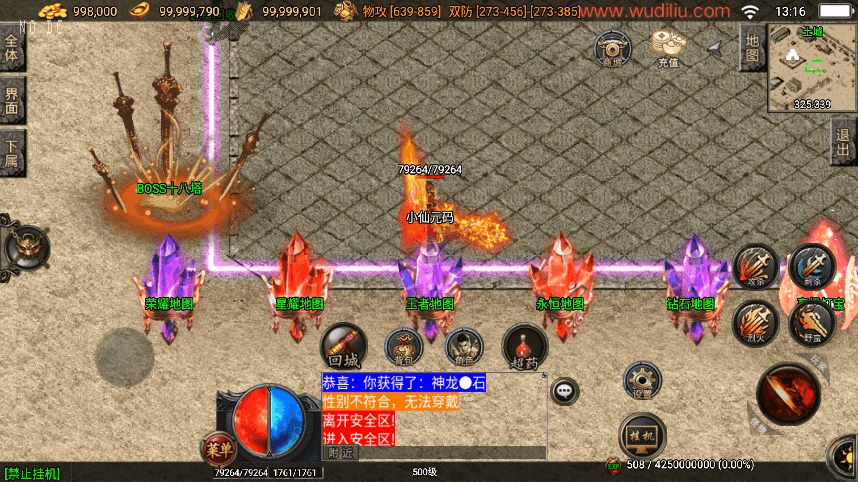Open the 角色 character icon
The image size is (858, 482).
click(462, 346)
